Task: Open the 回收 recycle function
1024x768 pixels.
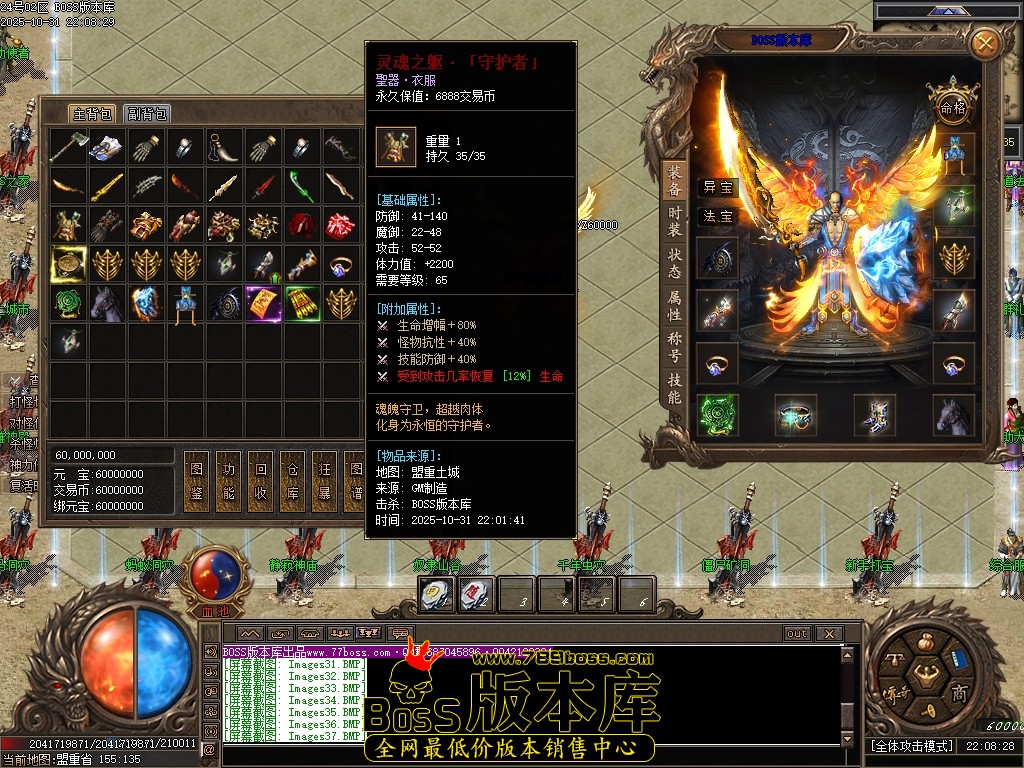Action: tap(260, 481)
